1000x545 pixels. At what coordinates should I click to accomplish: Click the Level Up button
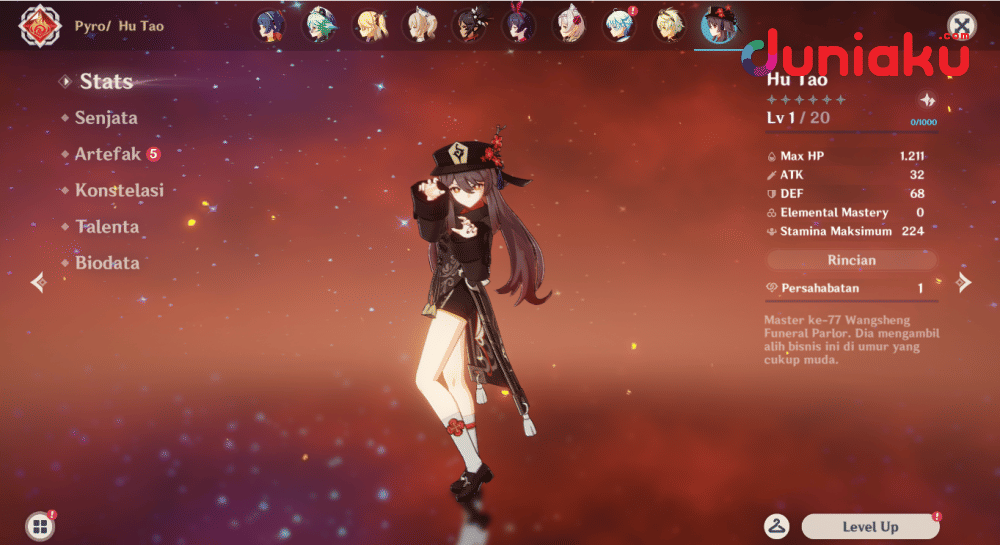point(870,526)
